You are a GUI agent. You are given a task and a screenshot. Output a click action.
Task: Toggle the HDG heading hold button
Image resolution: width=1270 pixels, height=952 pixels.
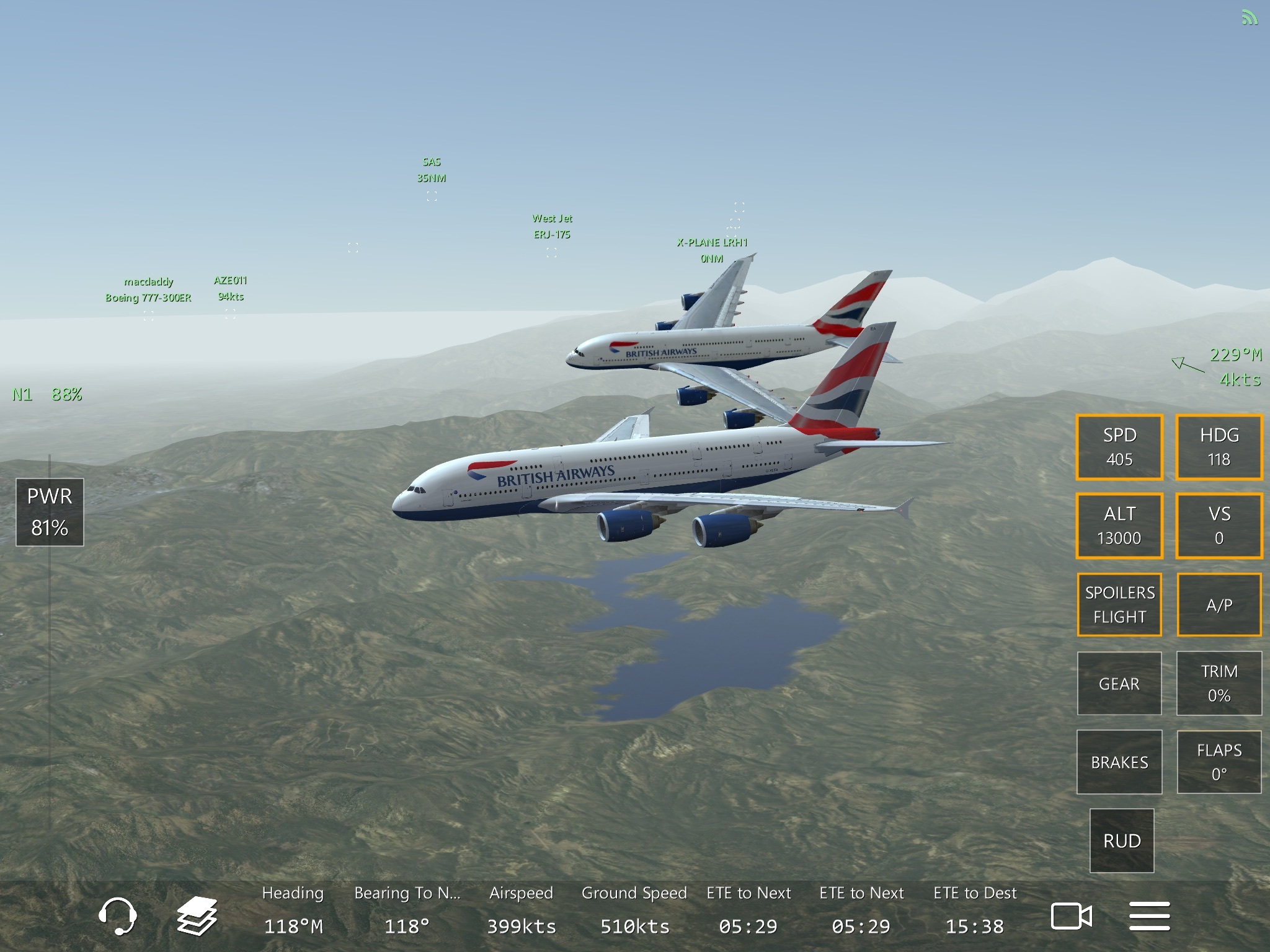1219,447
